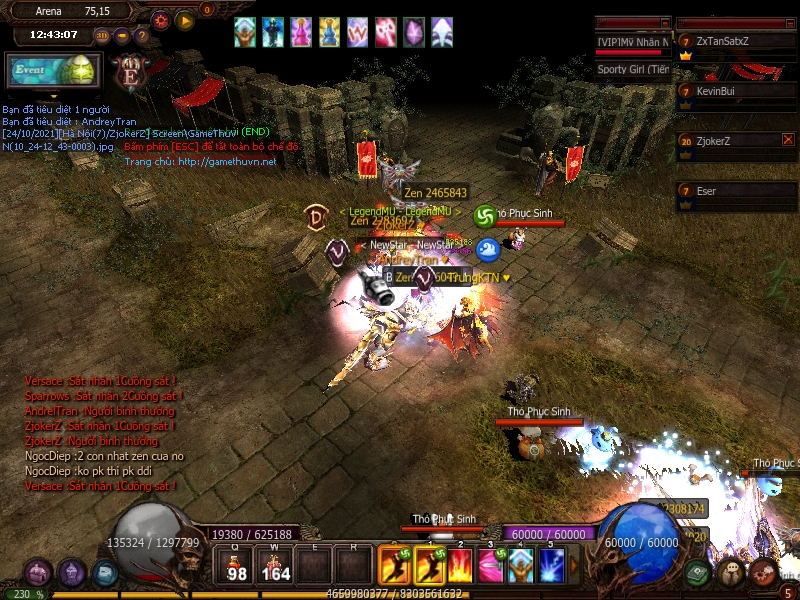Click the pink W buff icon

pyautogui.click(x=357, y=33)
